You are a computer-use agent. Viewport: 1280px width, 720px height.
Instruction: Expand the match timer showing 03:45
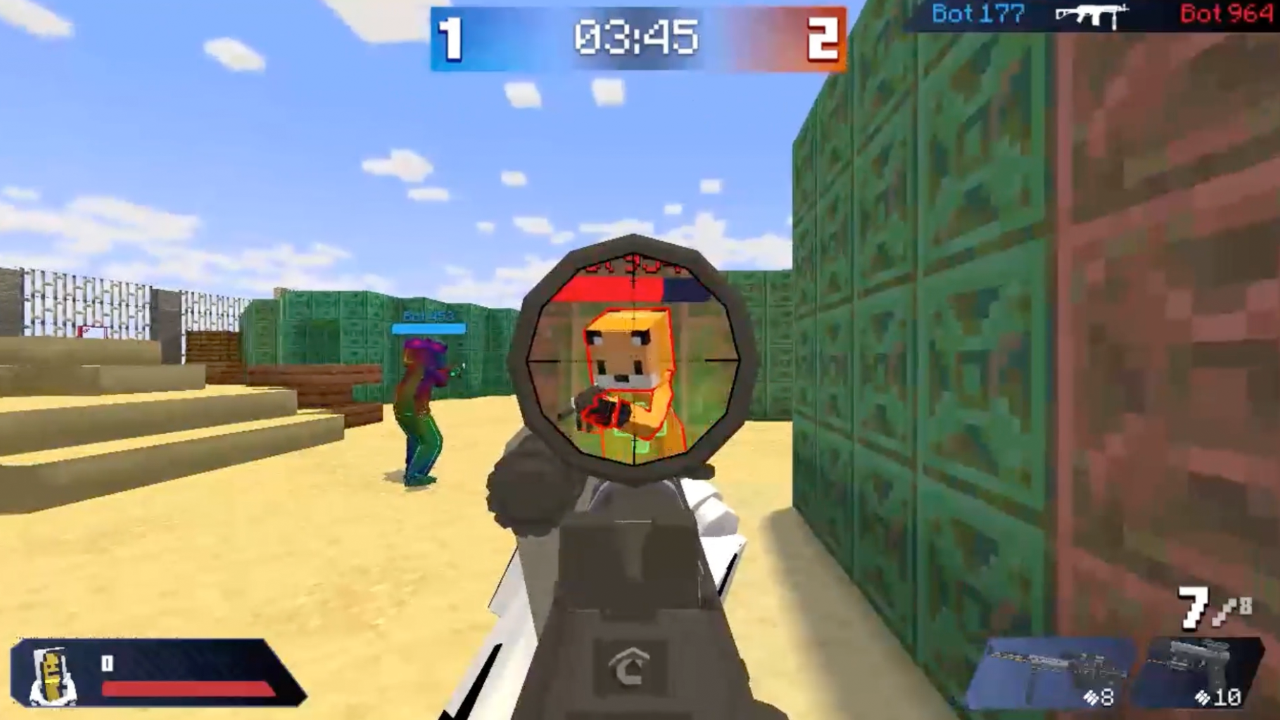(637, 40)
